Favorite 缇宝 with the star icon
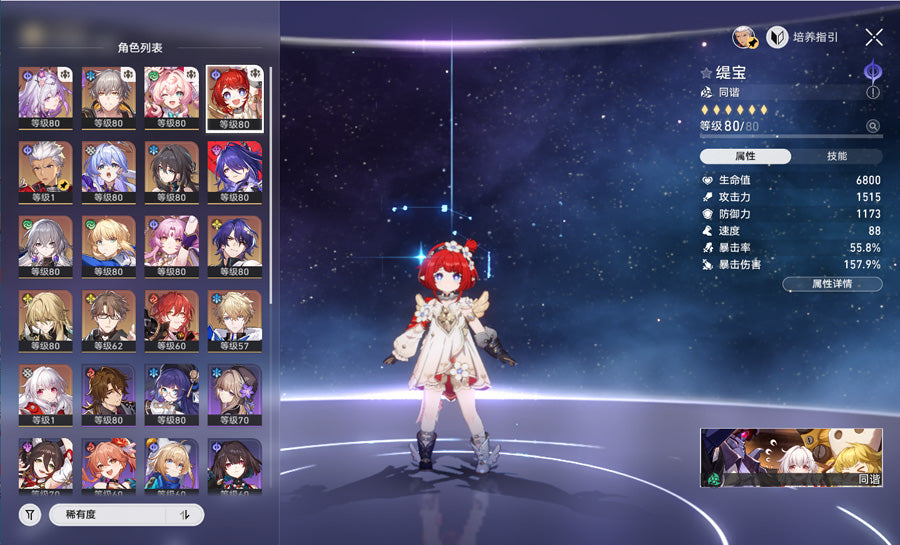This screenshot has height=545, width=900. coord(706,73)
